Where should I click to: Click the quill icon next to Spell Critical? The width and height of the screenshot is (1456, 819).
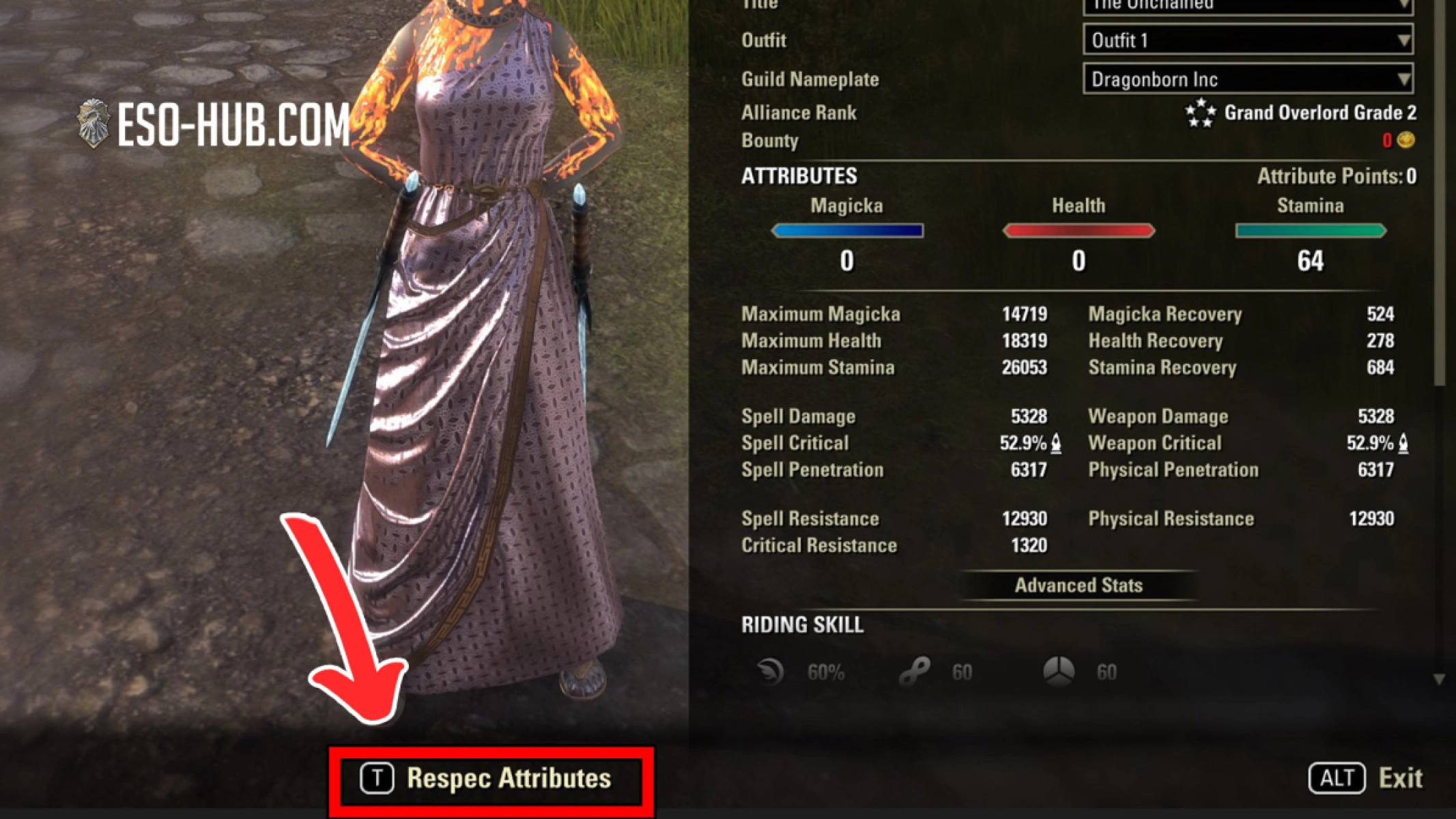[1056, 443]
